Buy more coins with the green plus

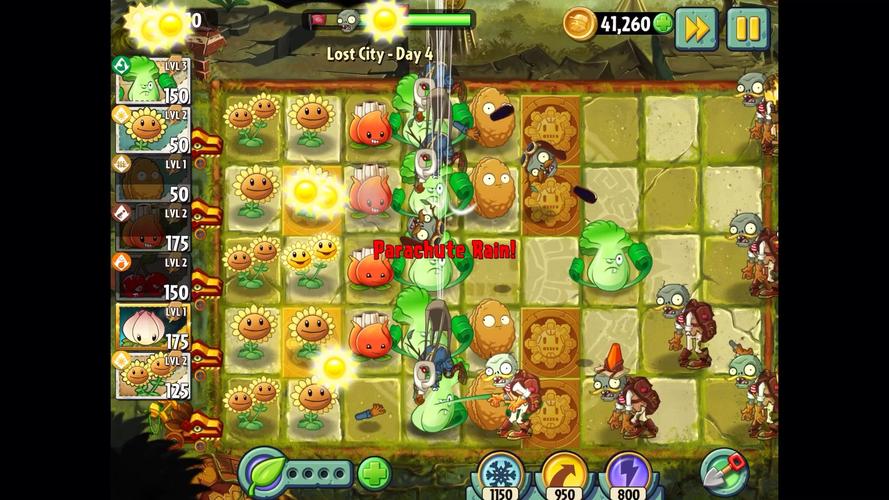point(663,23)
